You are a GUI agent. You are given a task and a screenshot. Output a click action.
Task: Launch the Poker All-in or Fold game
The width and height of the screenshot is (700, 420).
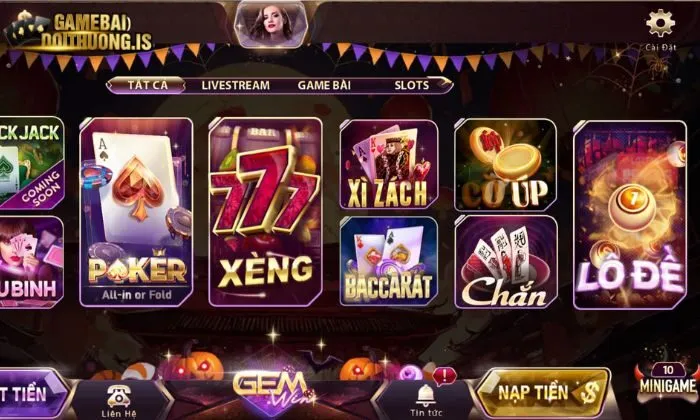point(136,212)
